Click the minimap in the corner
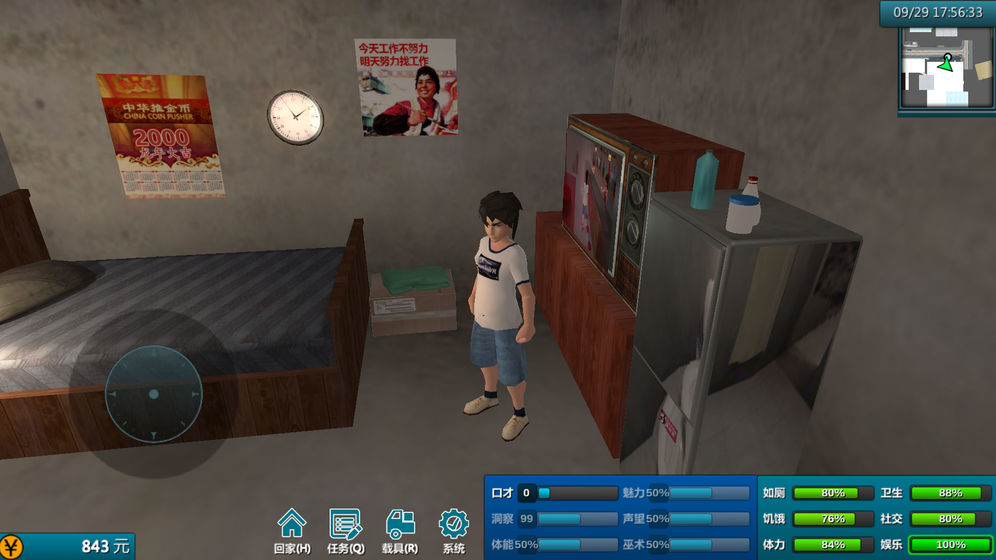The image size is (996, 560). click(946, 69)
